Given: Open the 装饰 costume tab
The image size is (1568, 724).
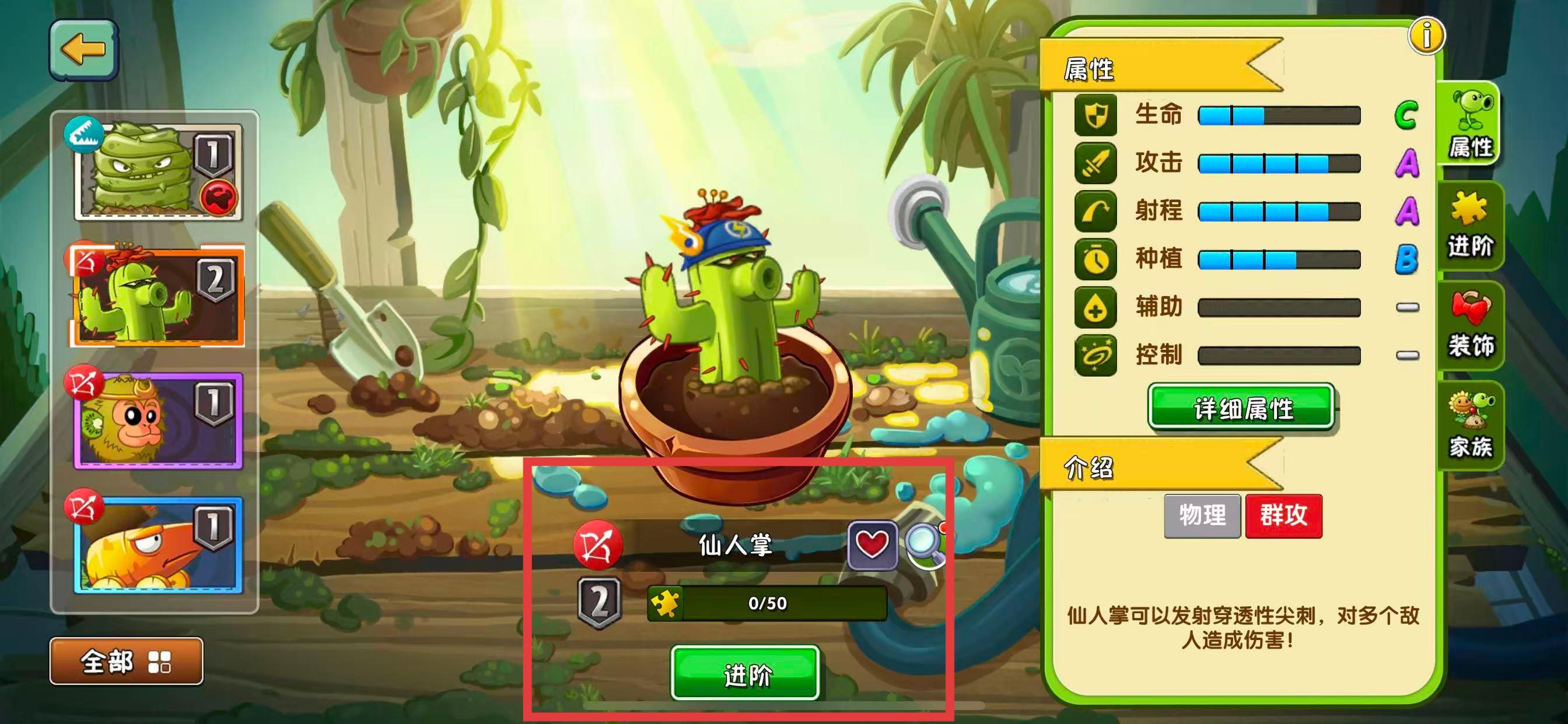Looking at the screenshot, I should pyautogui.click(x=1469, y=325).
